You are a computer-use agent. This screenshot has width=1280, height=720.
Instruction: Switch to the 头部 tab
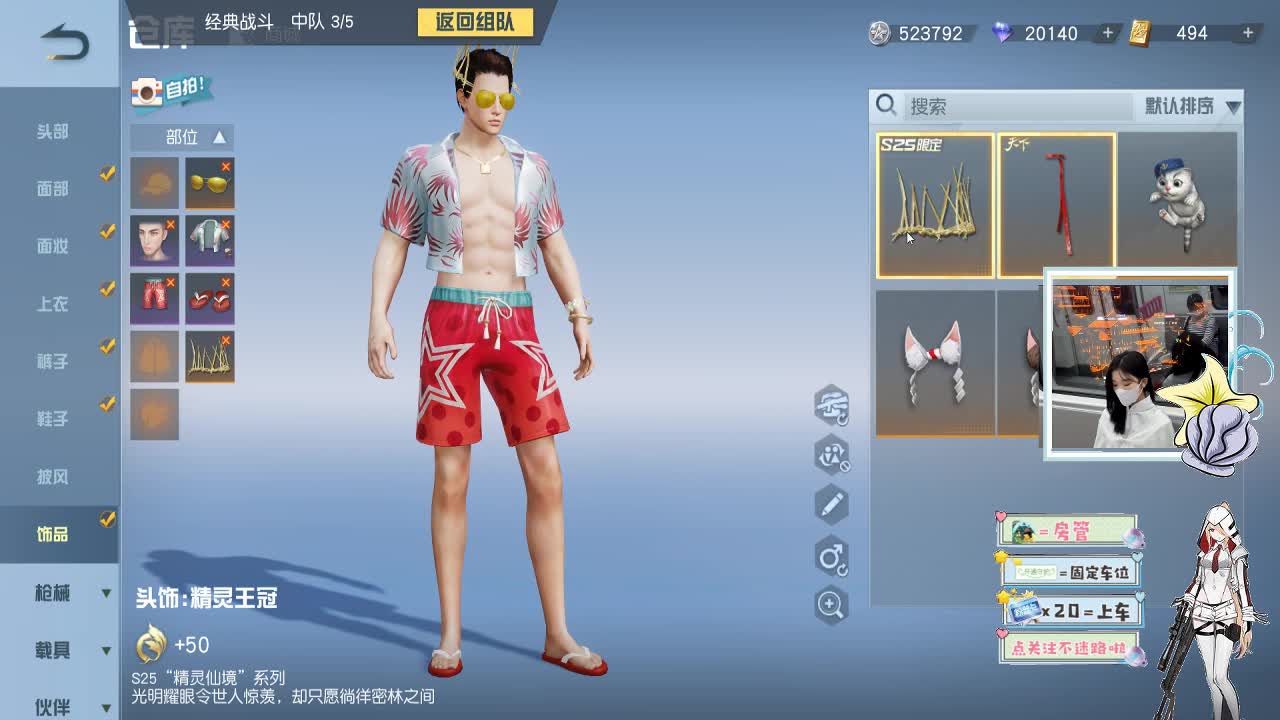[x=55, y=131]
